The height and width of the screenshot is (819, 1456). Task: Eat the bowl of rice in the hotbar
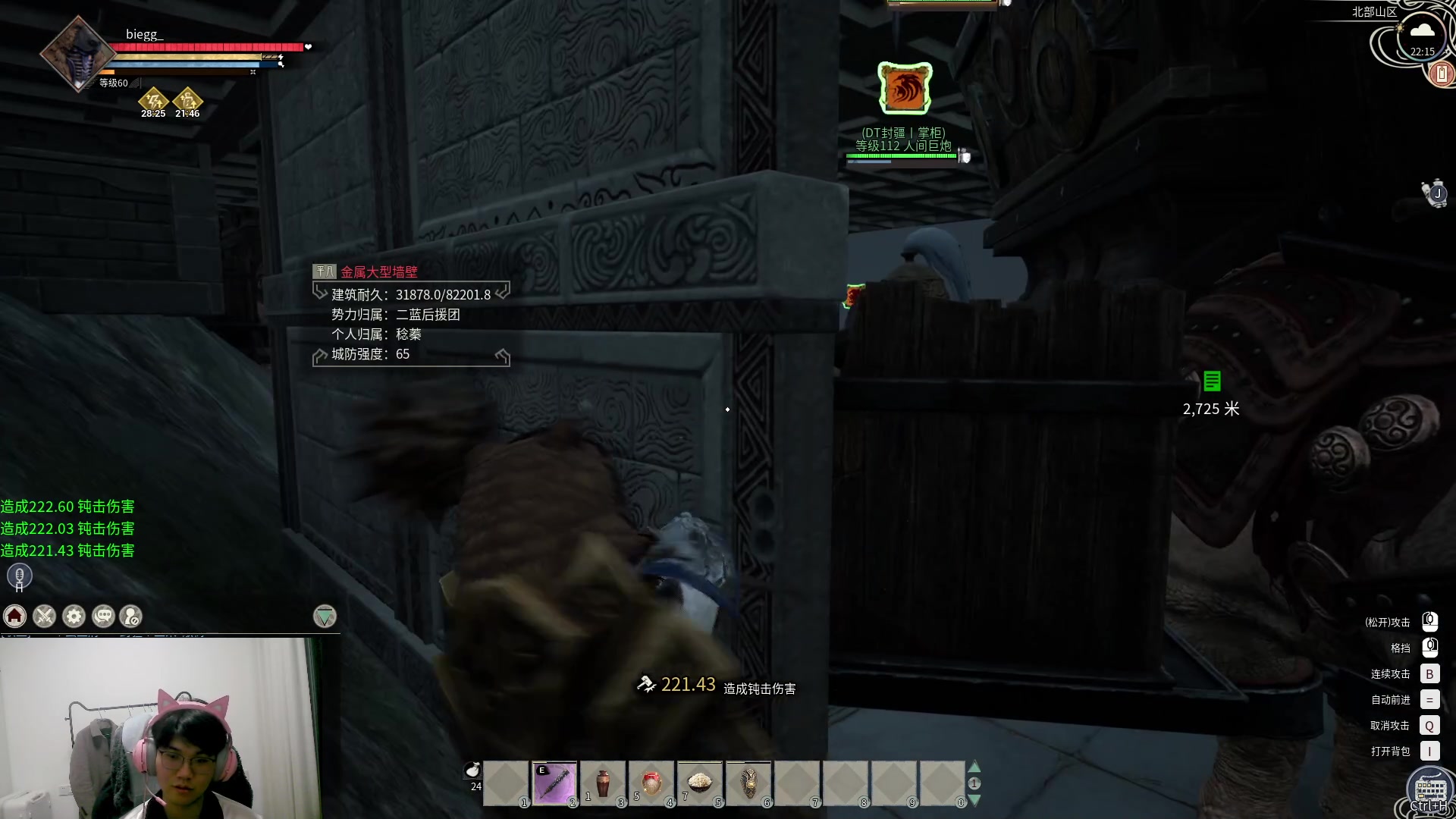[x=700, y=783]
